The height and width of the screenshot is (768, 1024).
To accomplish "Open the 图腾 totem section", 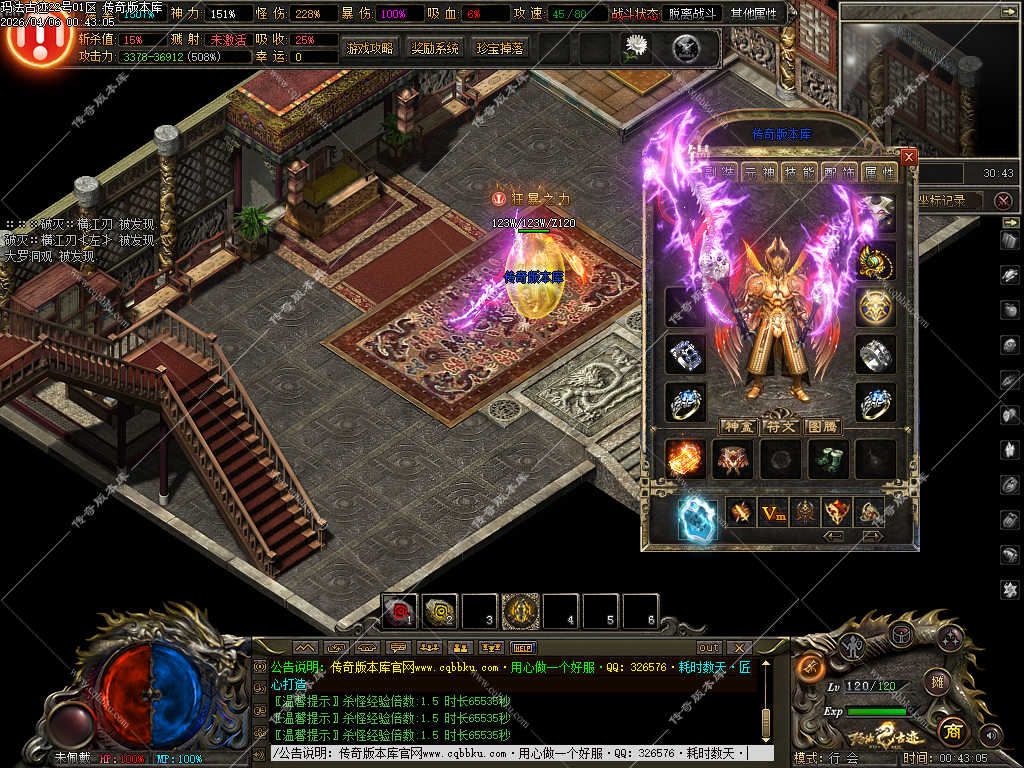I will [822, 427].
